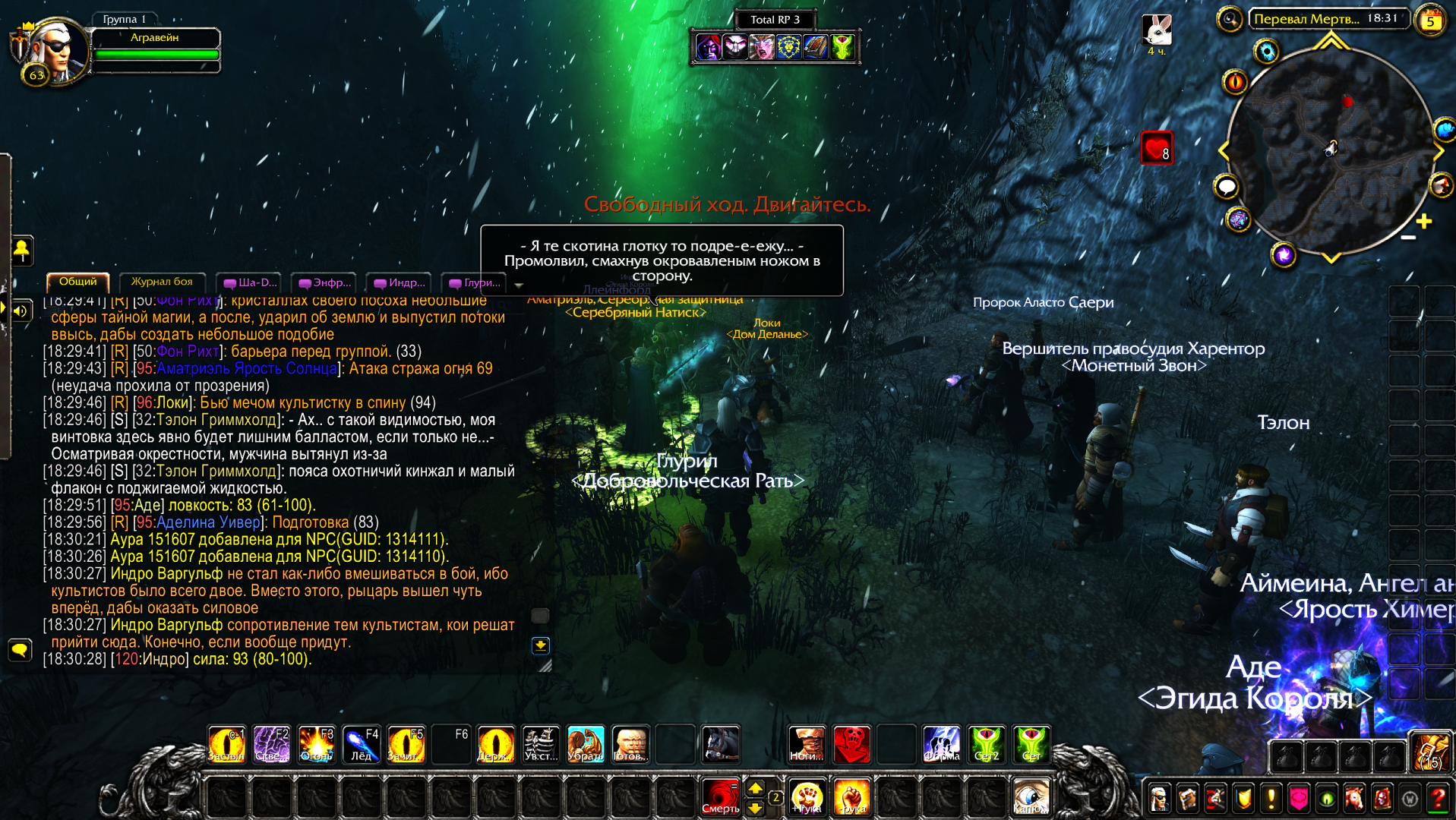The width and height of the screenshot is (1456, 820).
Task: Use the purple brain ability on F2
Action: pos(271,744)
